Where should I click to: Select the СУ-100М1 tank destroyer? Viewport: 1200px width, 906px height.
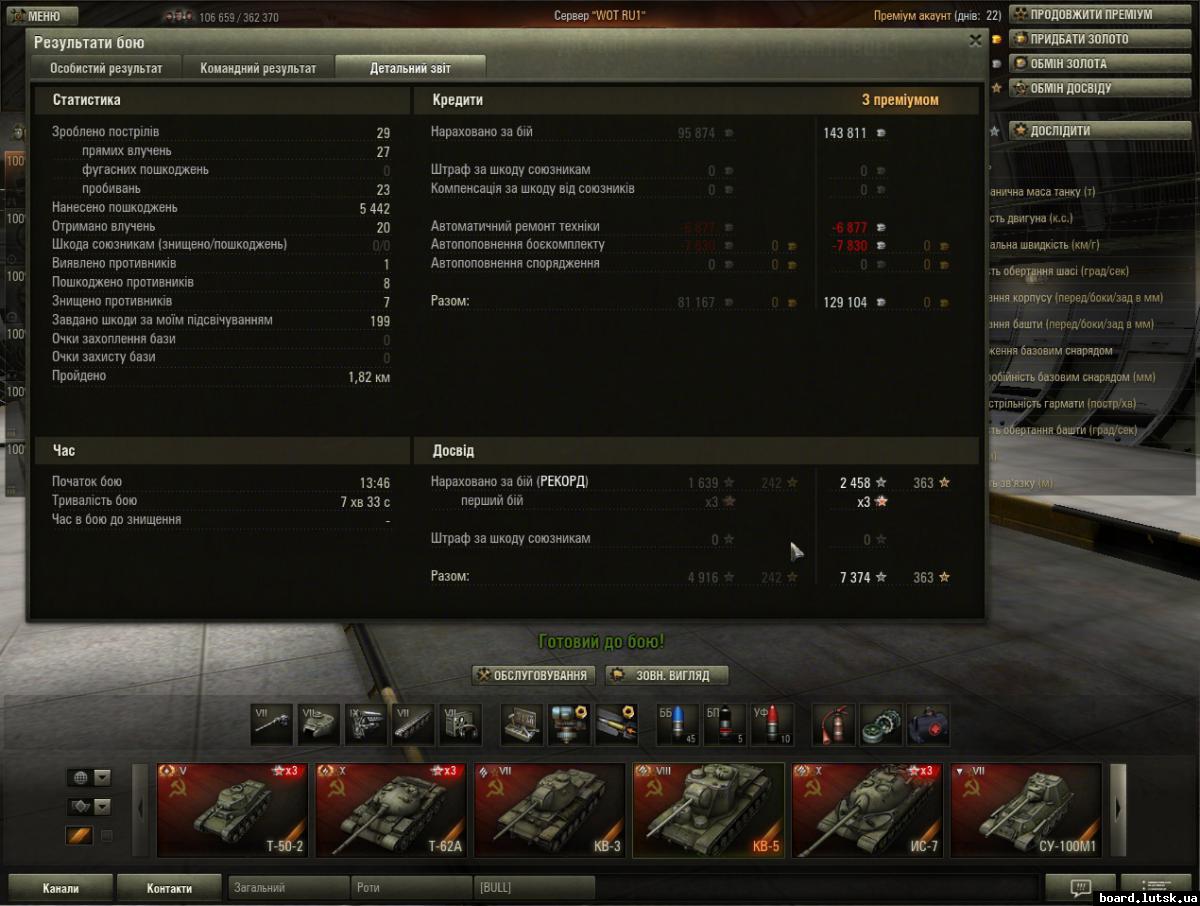1025,810
